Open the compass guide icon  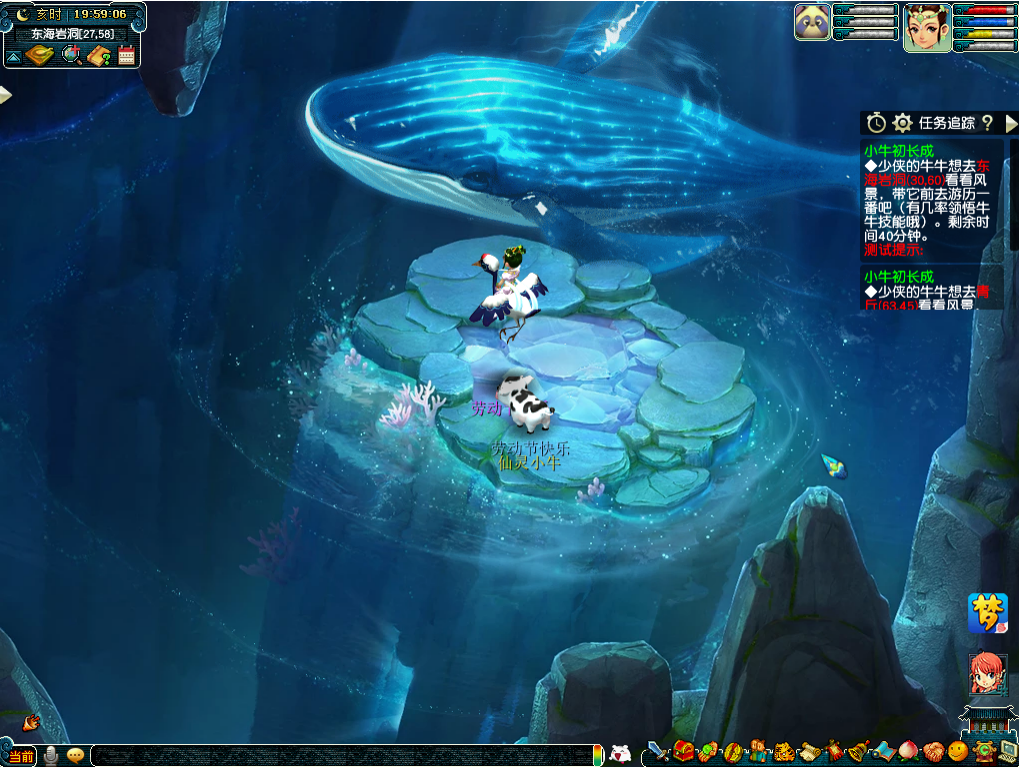(x=40, y=55)
